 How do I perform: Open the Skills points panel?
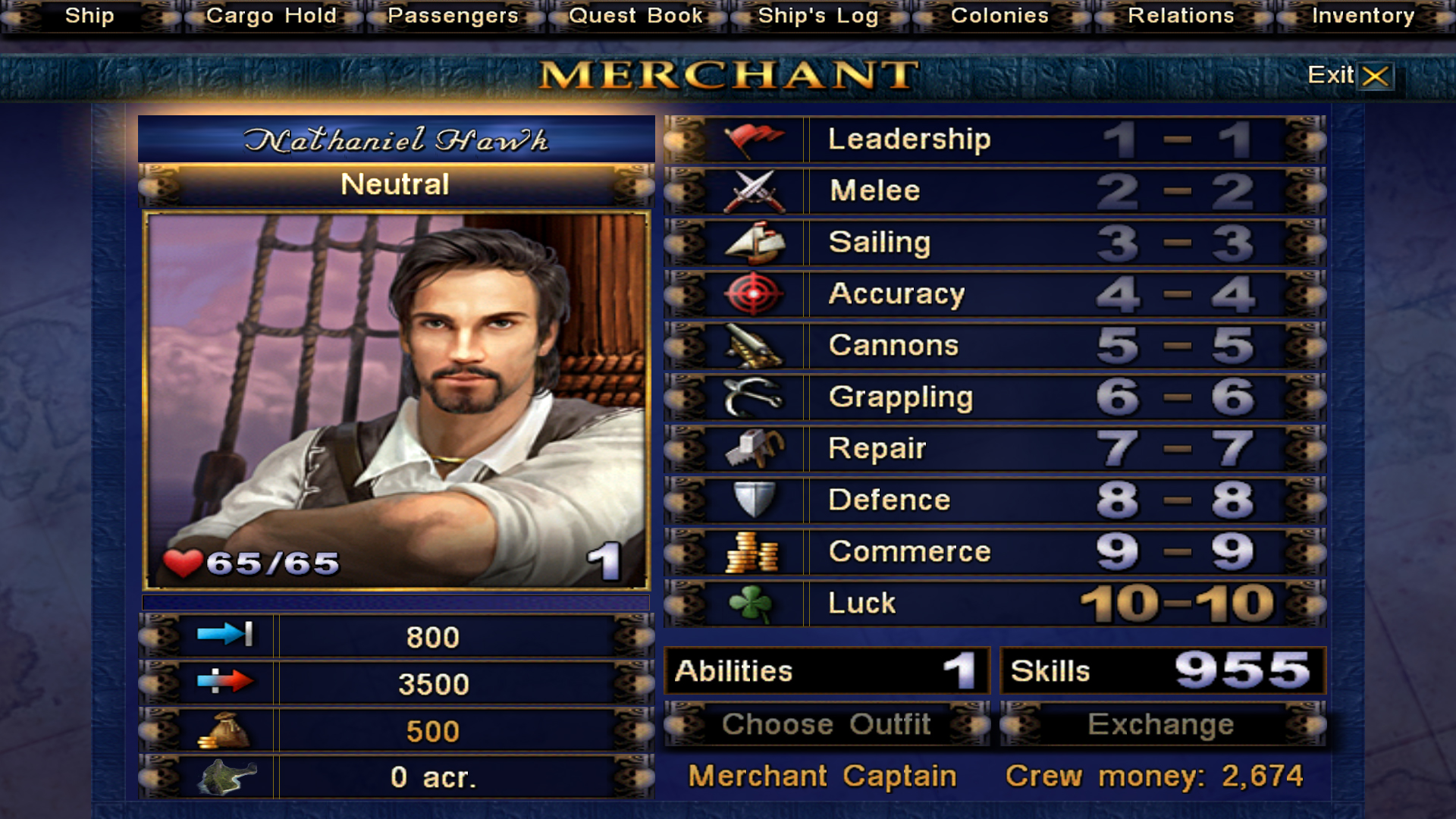click(1162, 671)
